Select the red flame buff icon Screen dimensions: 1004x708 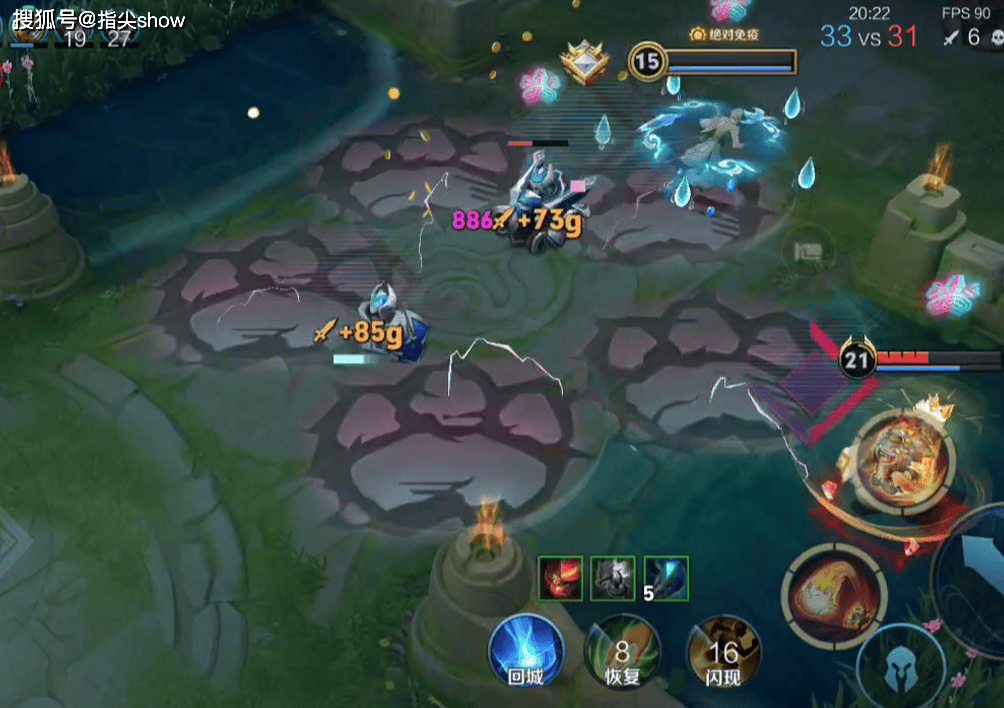point(559,578)
